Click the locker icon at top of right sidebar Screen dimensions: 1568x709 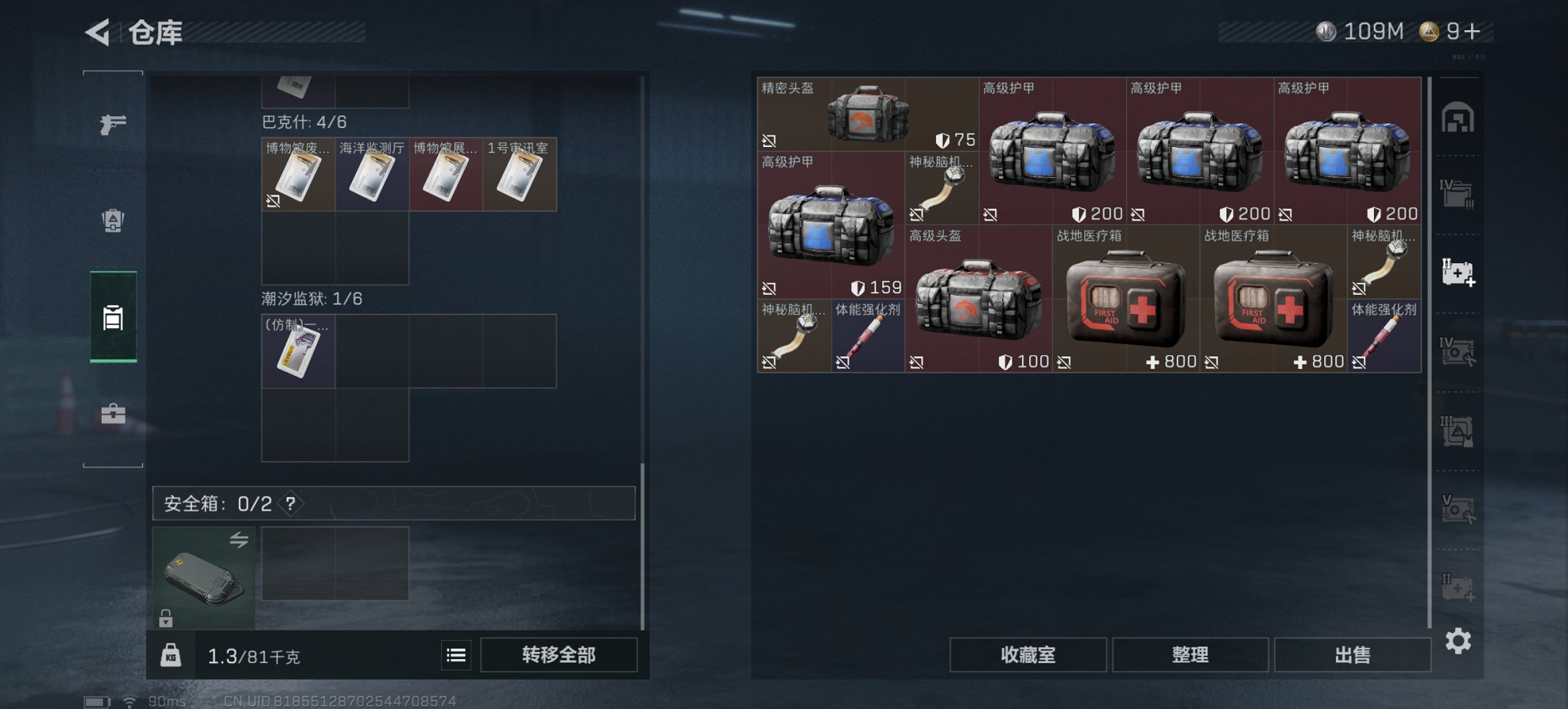point(1459,118)
